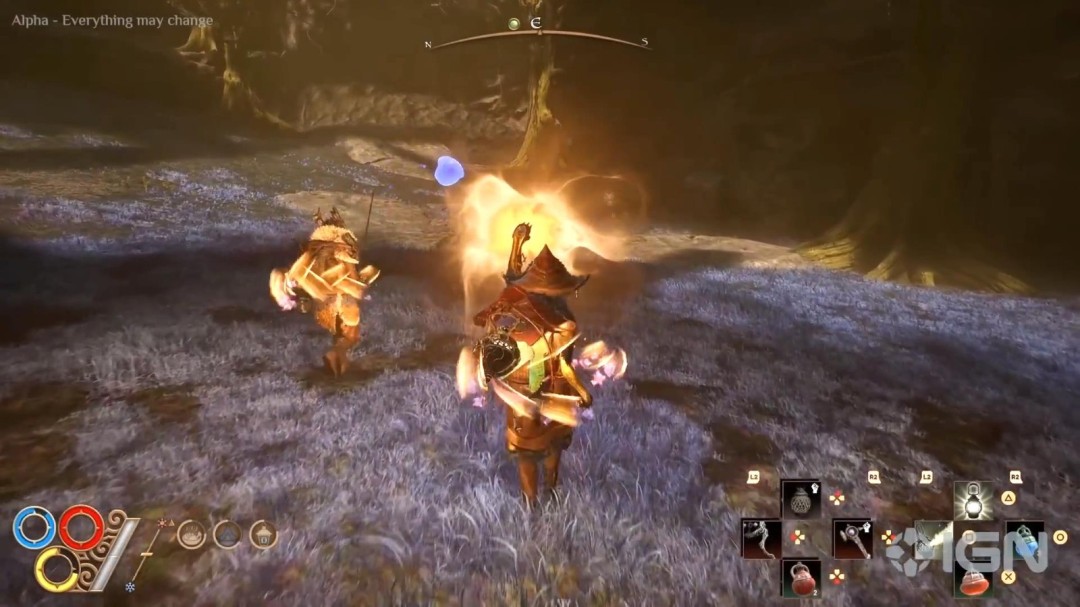Choose the curved bone staff slot
Viewport: 1080px width, 607px height.
coord(761,538)
